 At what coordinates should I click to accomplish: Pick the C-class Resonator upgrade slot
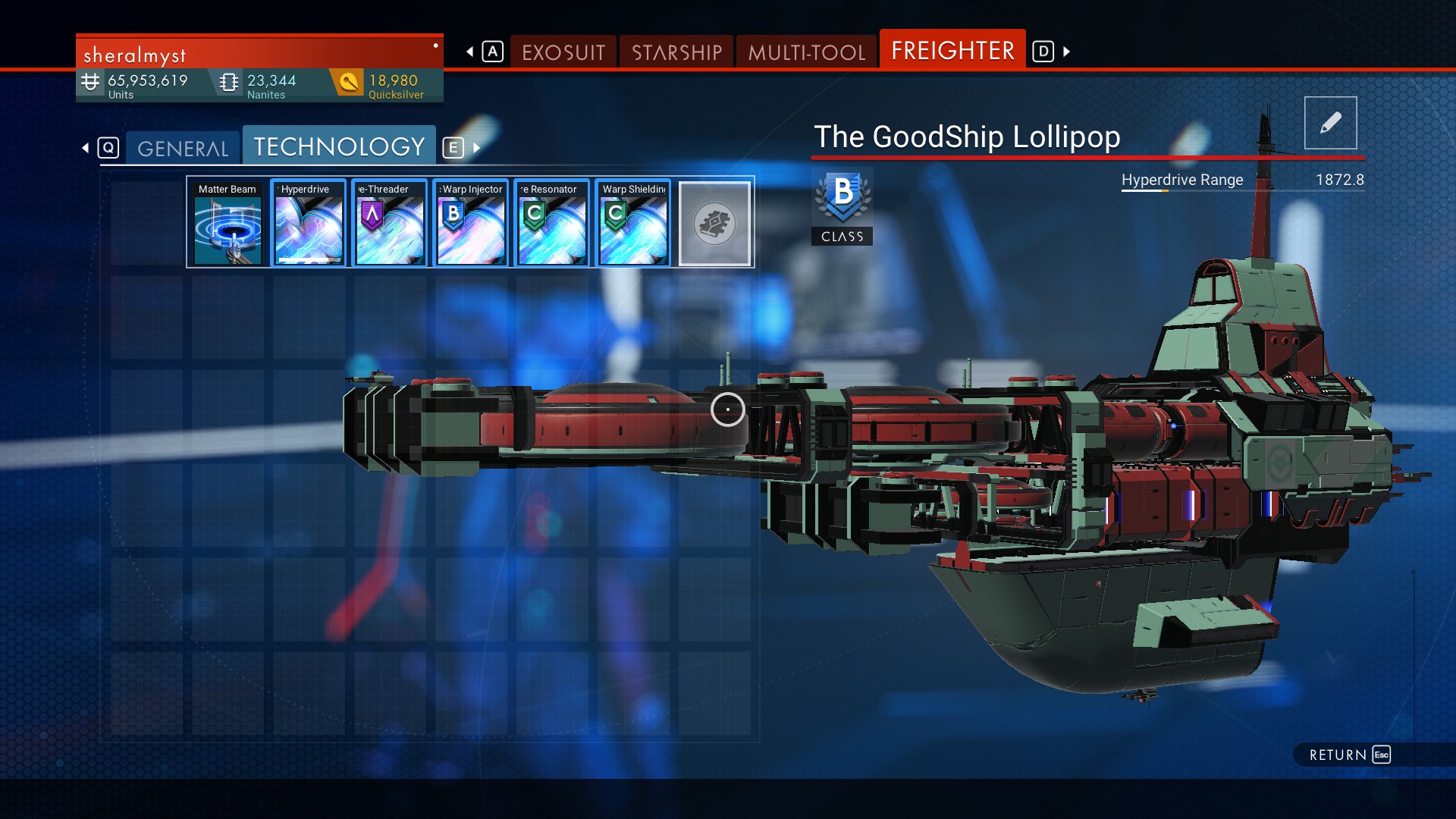[x=552, y=224]
